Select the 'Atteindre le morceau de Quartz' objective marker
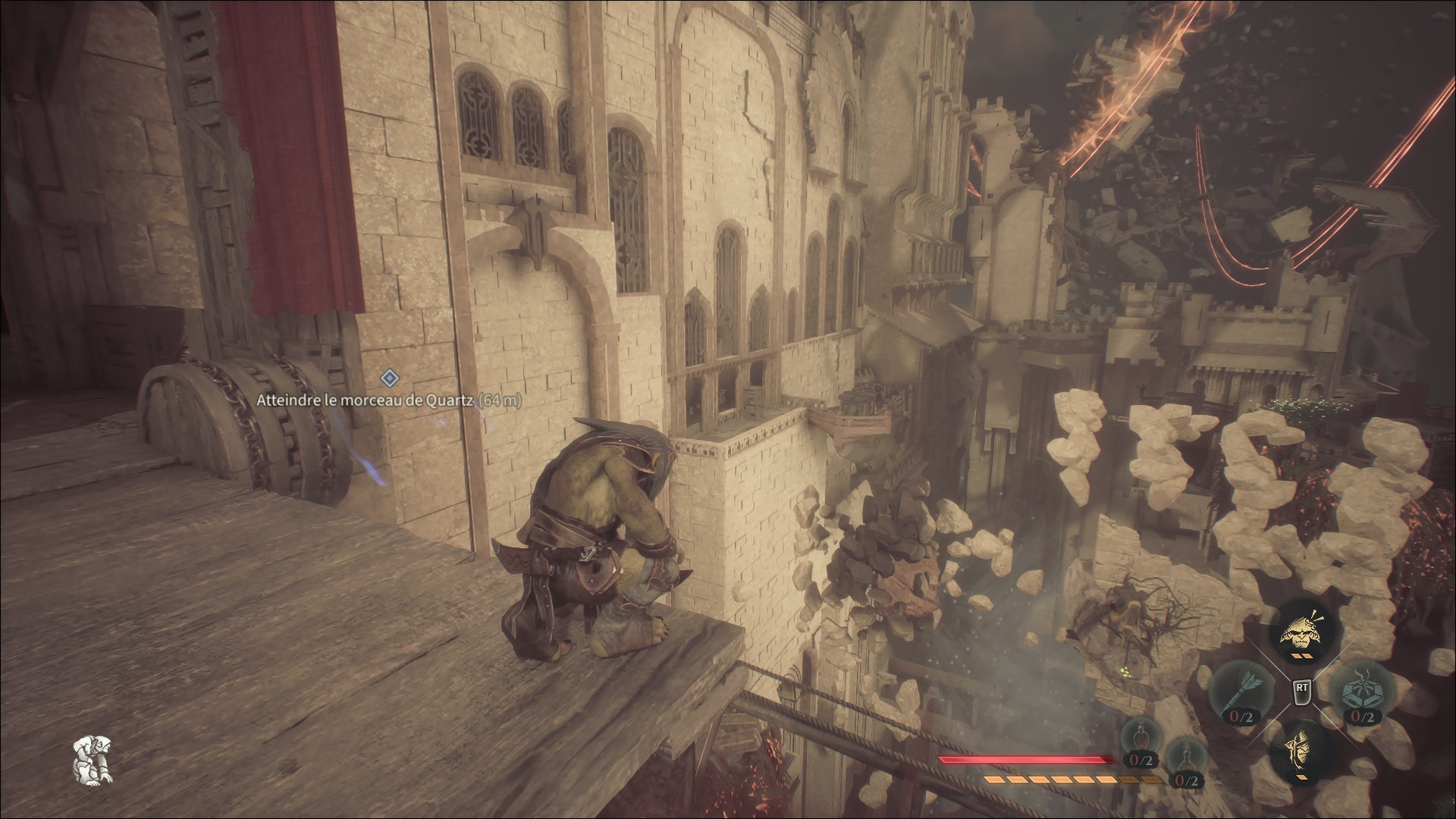 click(x=389, y=377)
